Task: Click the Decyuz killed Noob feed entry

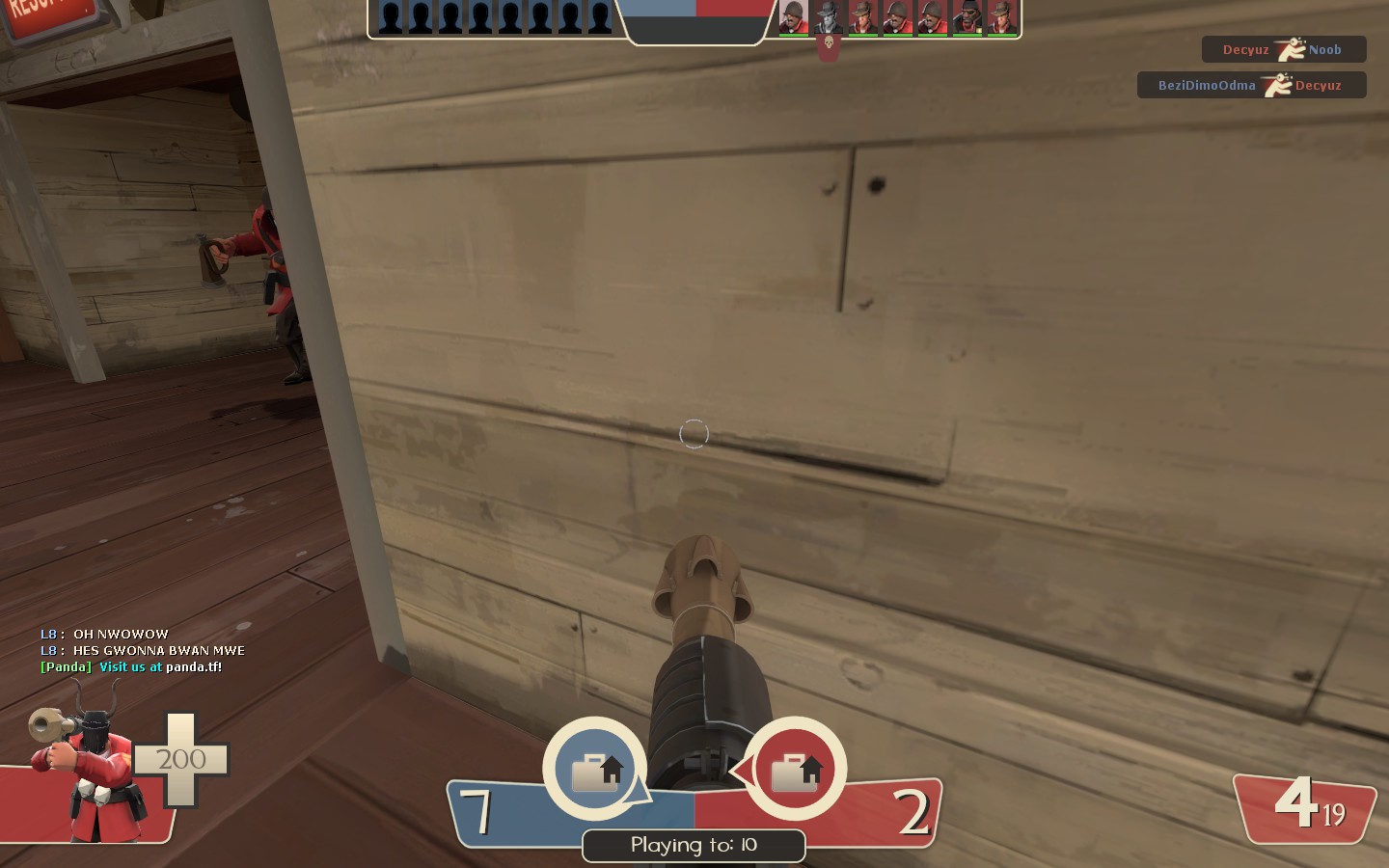Action: click(1283, 49)
